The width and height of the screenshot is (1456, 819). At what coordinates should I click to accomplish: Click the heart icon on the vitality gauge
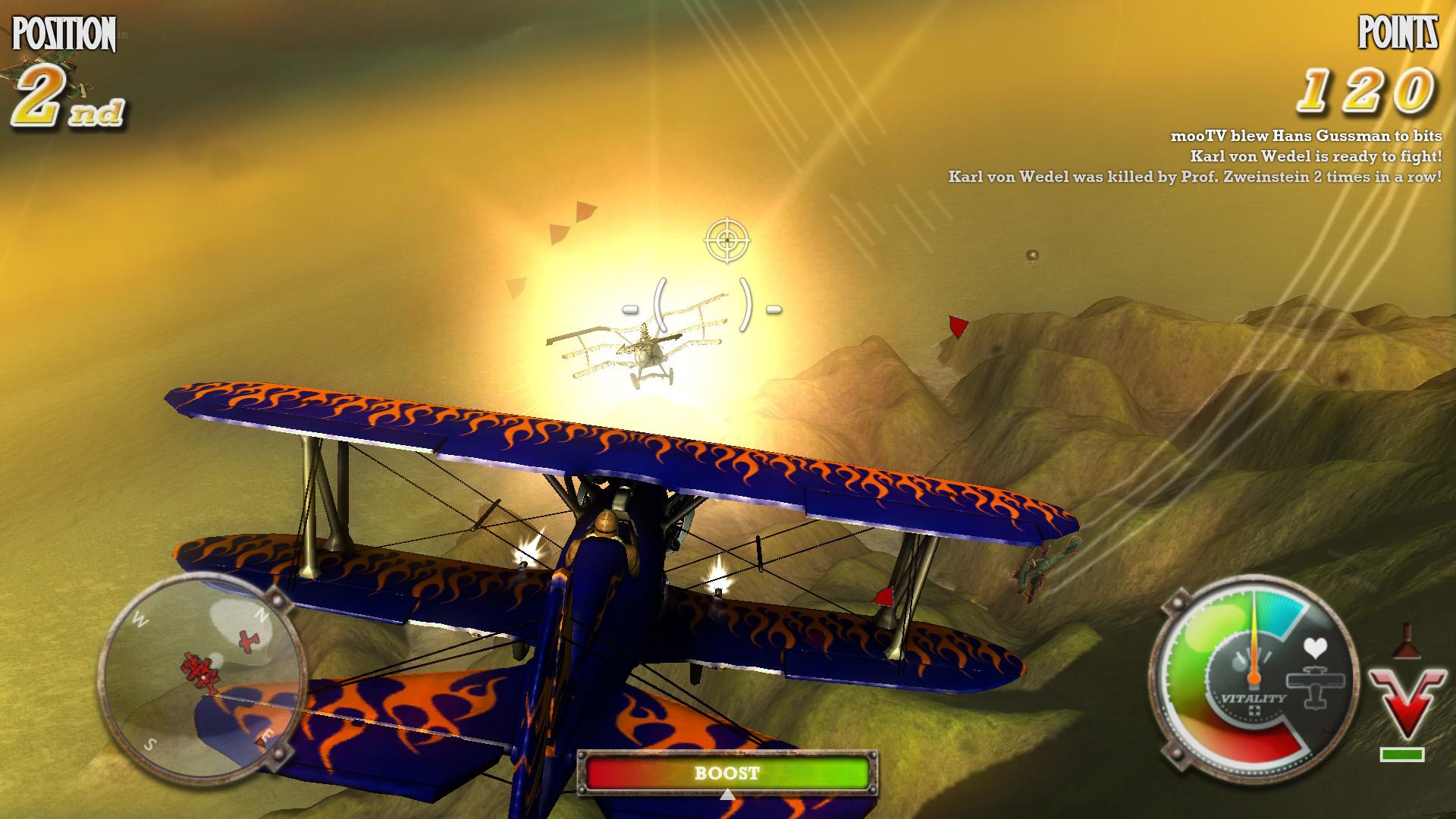point(1316,648)
